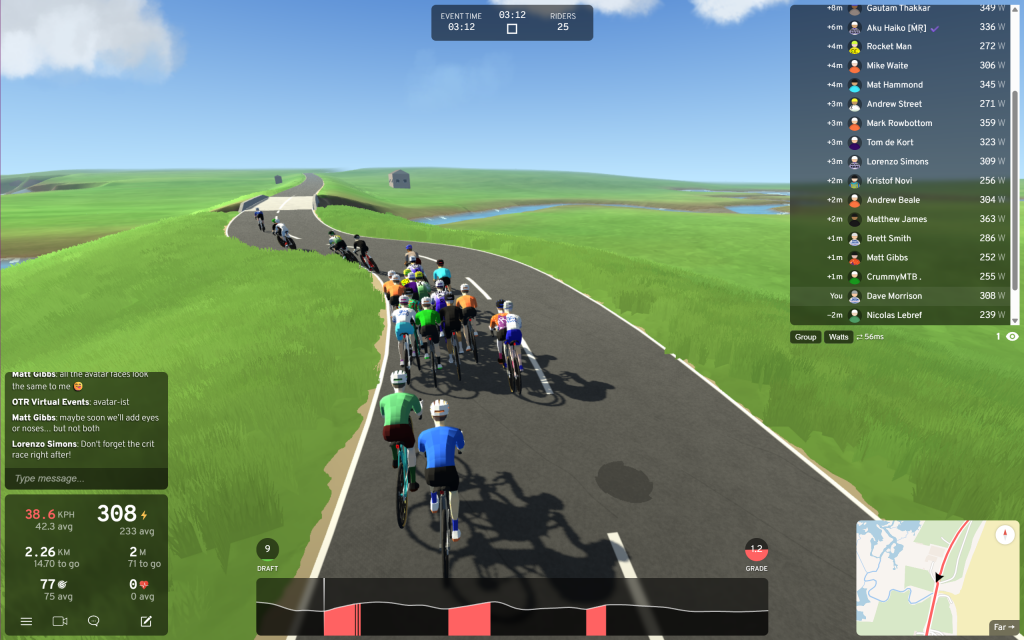
Task: Select Matthew James in the rider list
Action: tap(896, 219)
